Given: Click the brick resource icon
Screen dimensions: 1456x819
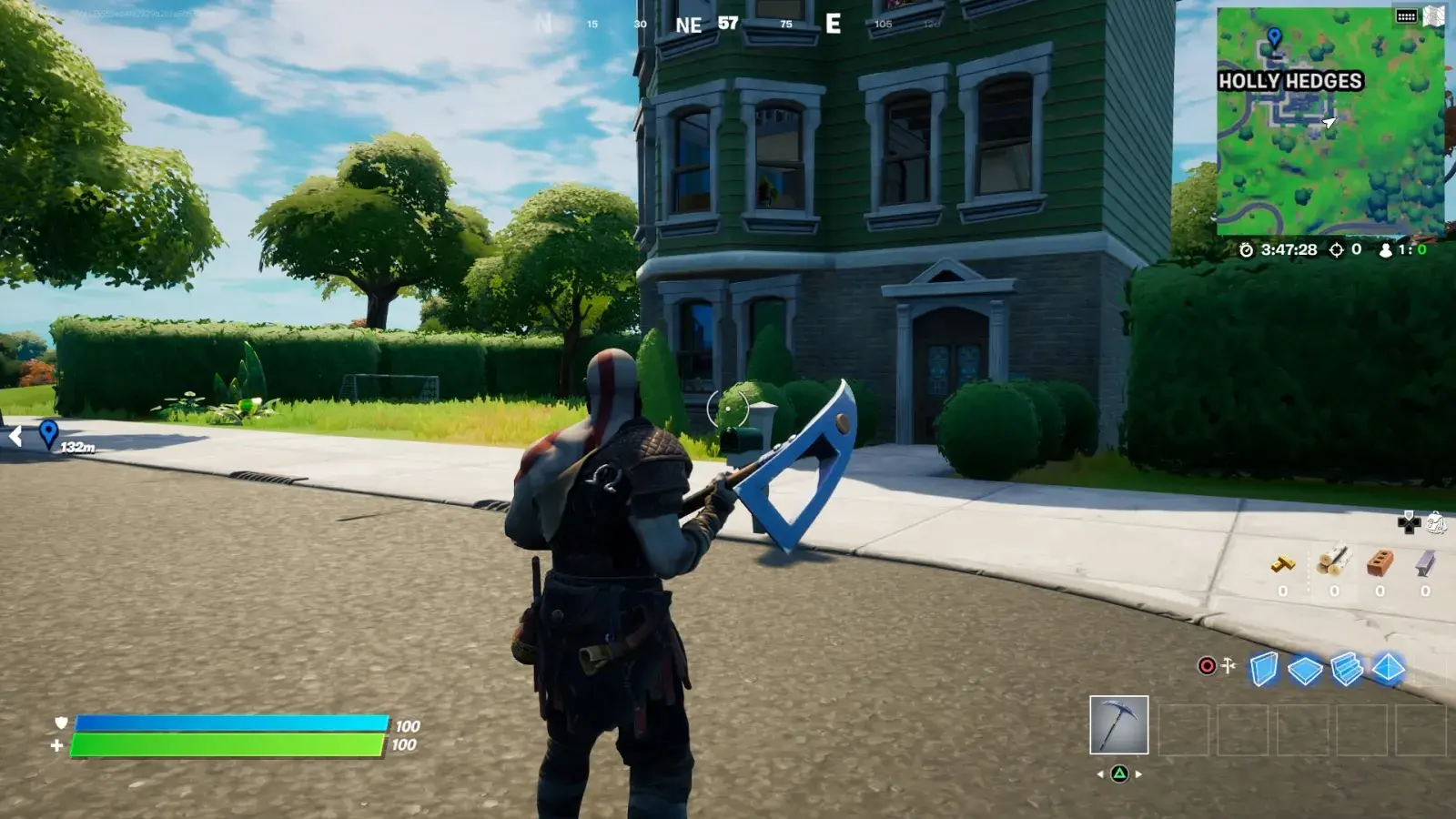Looking at the screenshot, I should click(x=1380, y=562).
